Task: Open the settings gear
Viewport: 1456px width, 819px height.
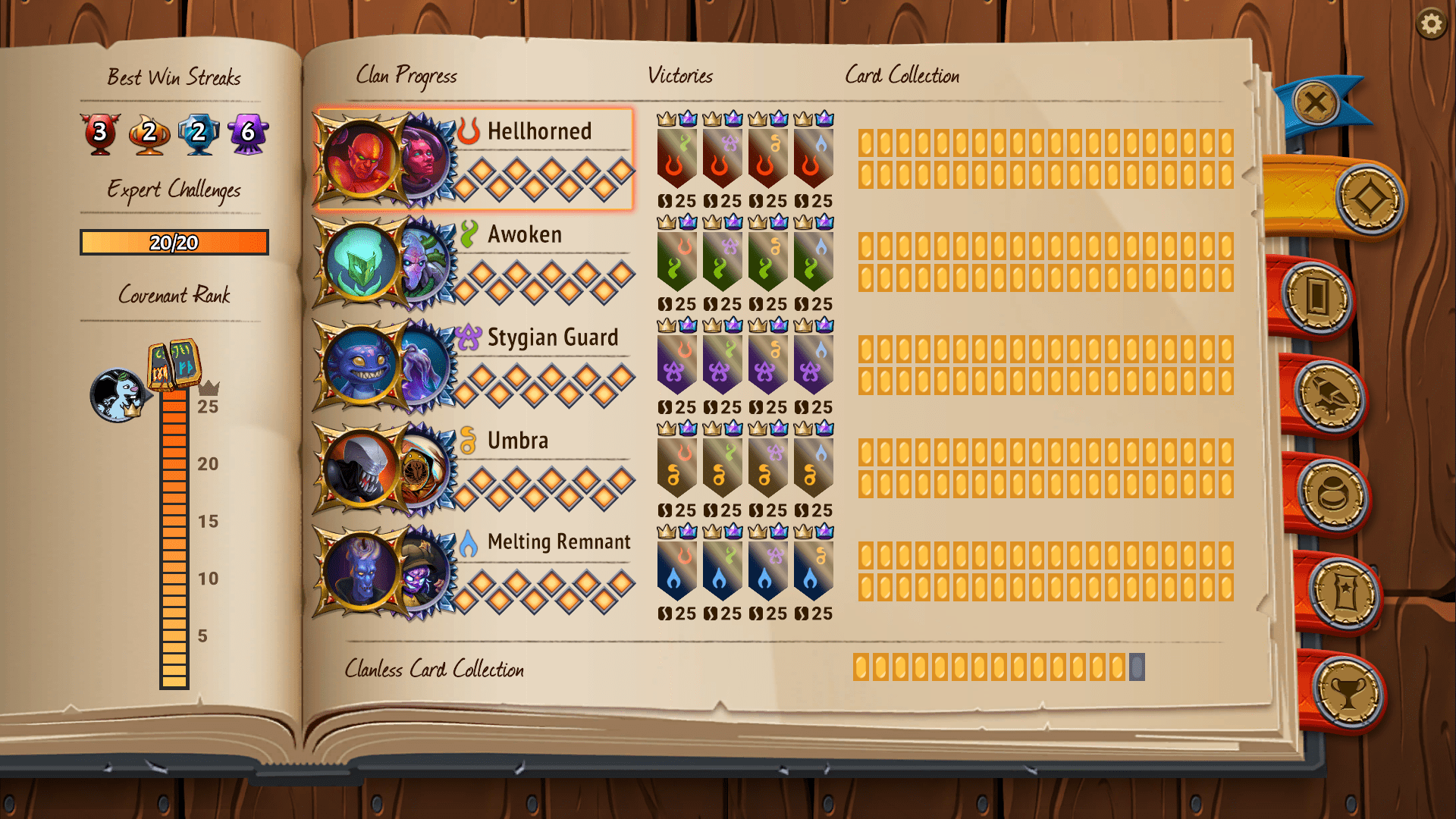Action: (1432, 24)
